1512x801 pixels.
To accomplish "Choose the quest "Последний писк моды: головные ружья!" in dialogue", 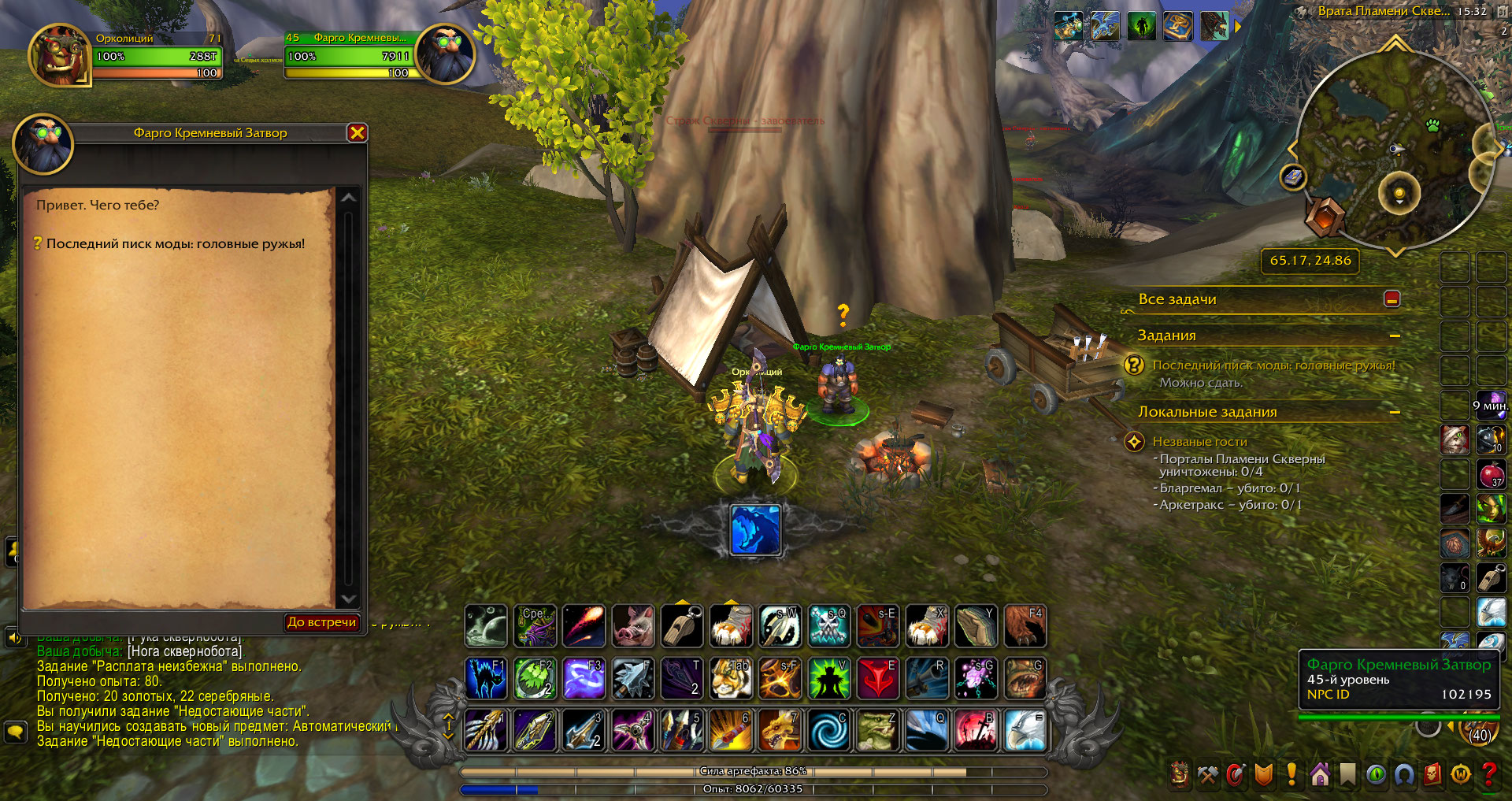I will click(175, 244).
